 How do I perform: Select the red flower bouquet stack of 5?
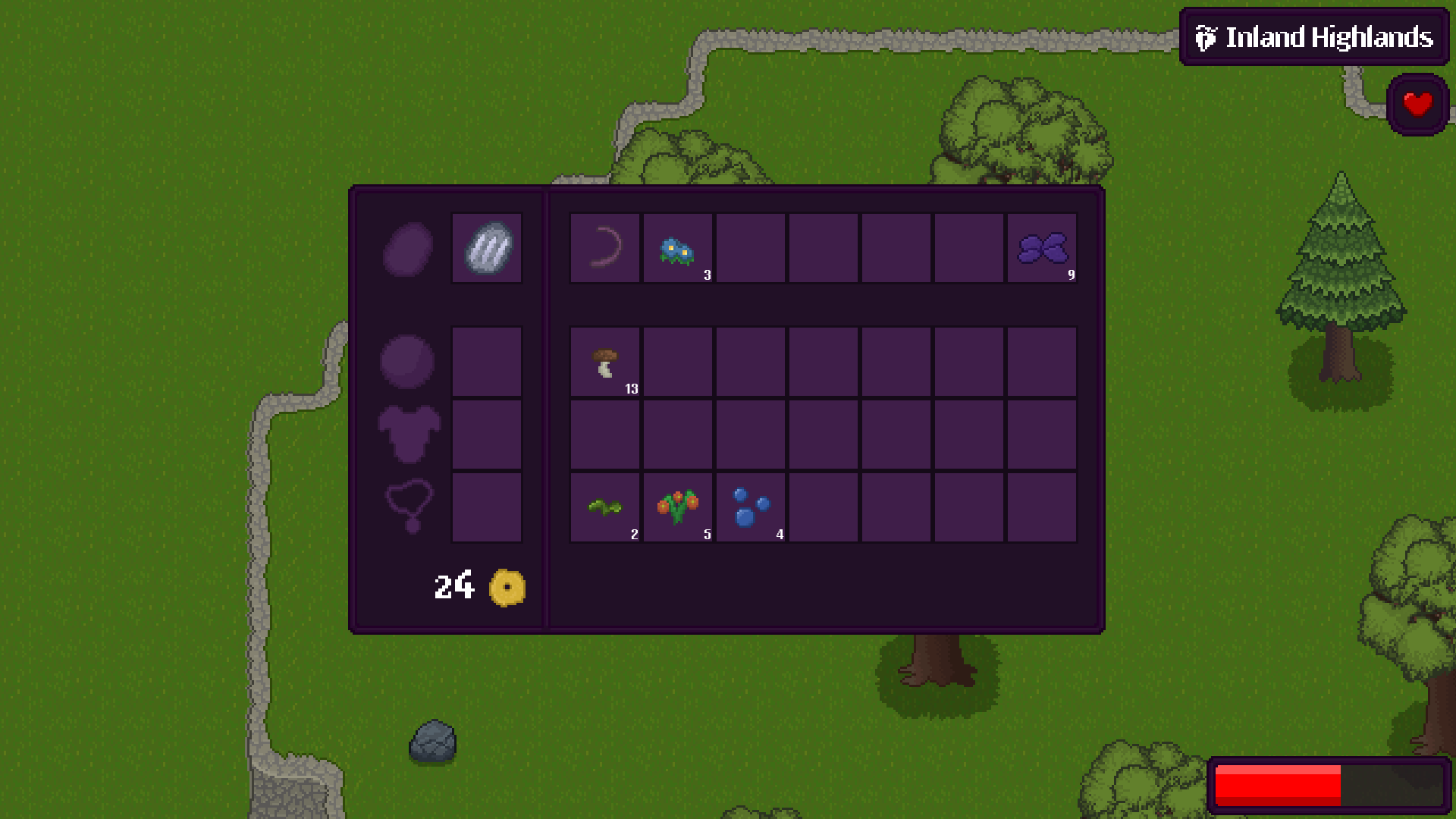678,507
